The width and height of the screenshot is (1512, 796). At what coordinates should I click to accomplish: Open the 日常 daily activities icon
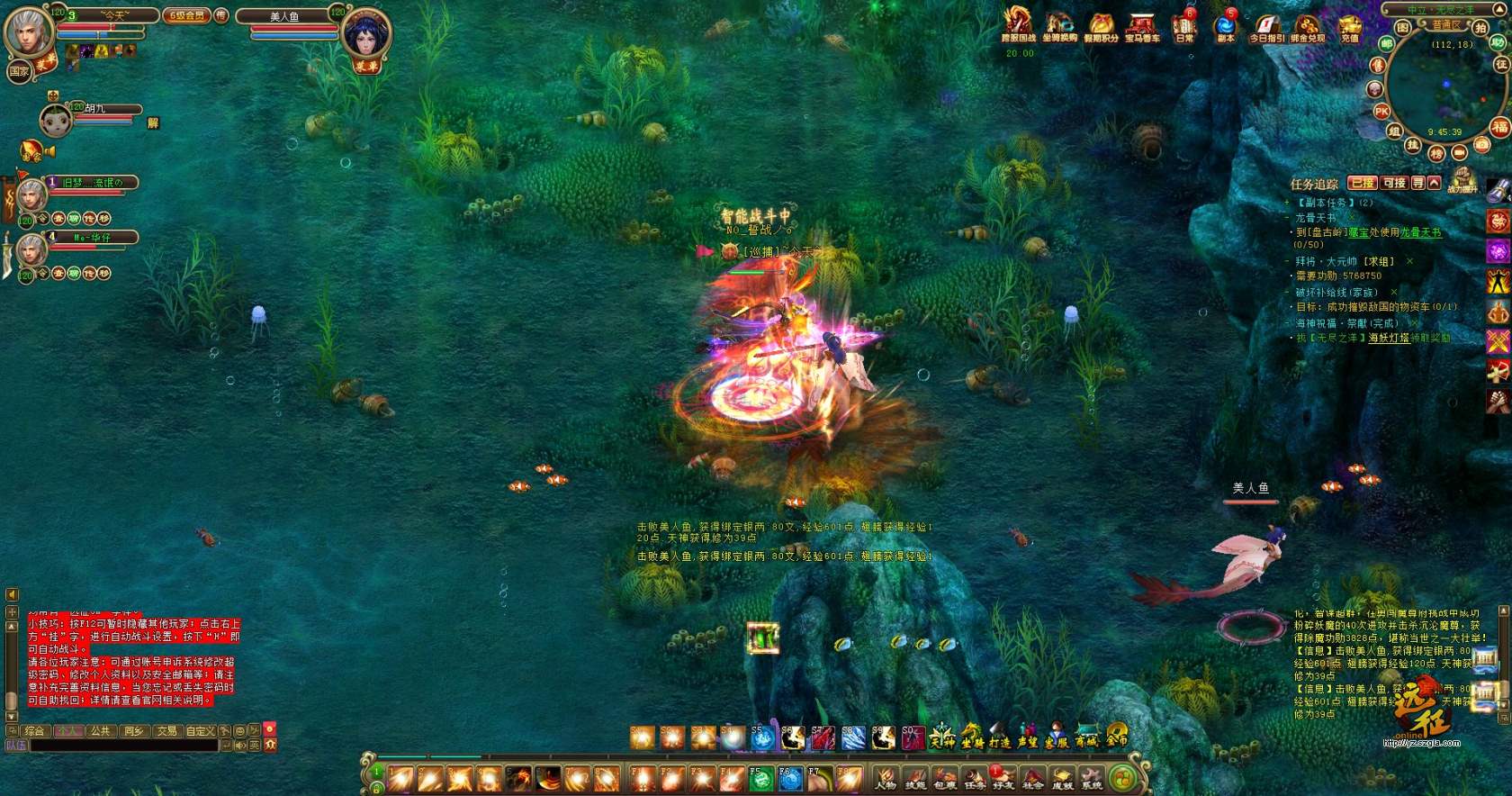pos(1183,26)
